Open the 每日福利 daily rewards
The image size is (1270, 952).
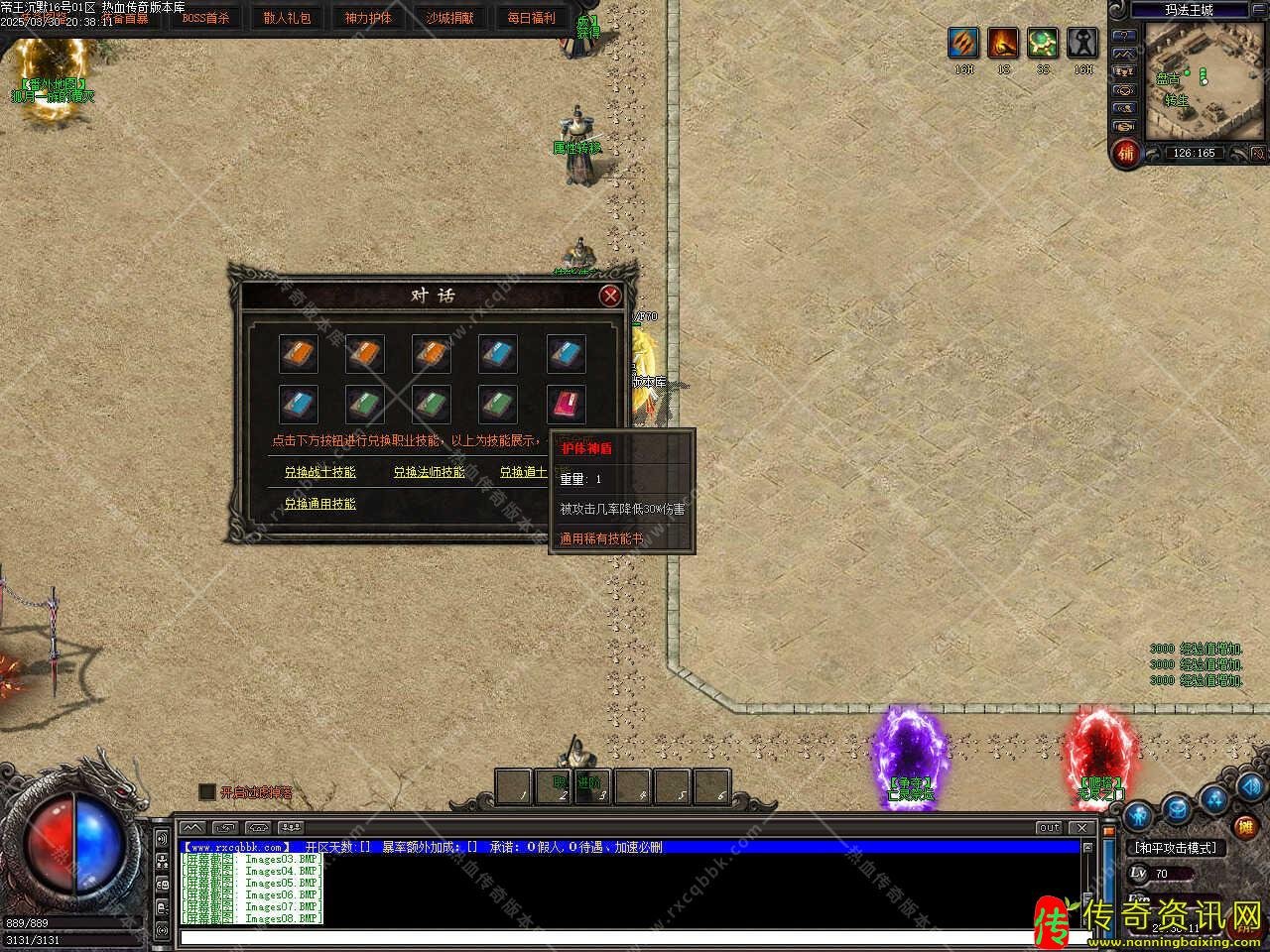pos(531,18)
